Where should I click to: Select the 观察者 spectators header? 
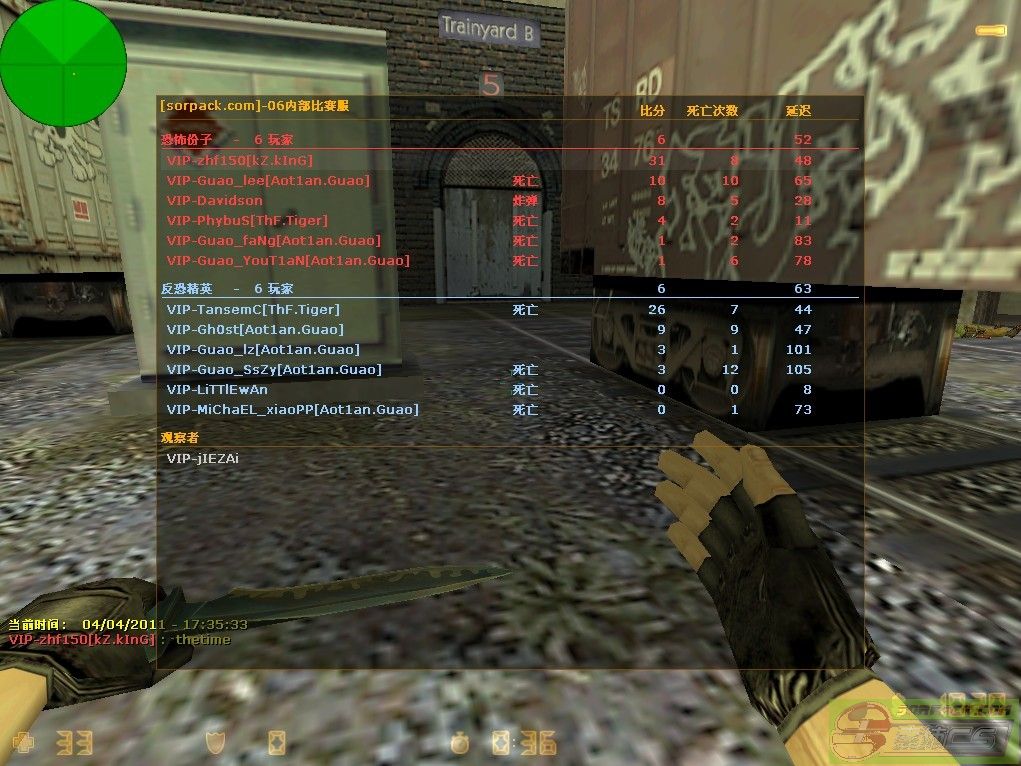(x=182, y=437)
